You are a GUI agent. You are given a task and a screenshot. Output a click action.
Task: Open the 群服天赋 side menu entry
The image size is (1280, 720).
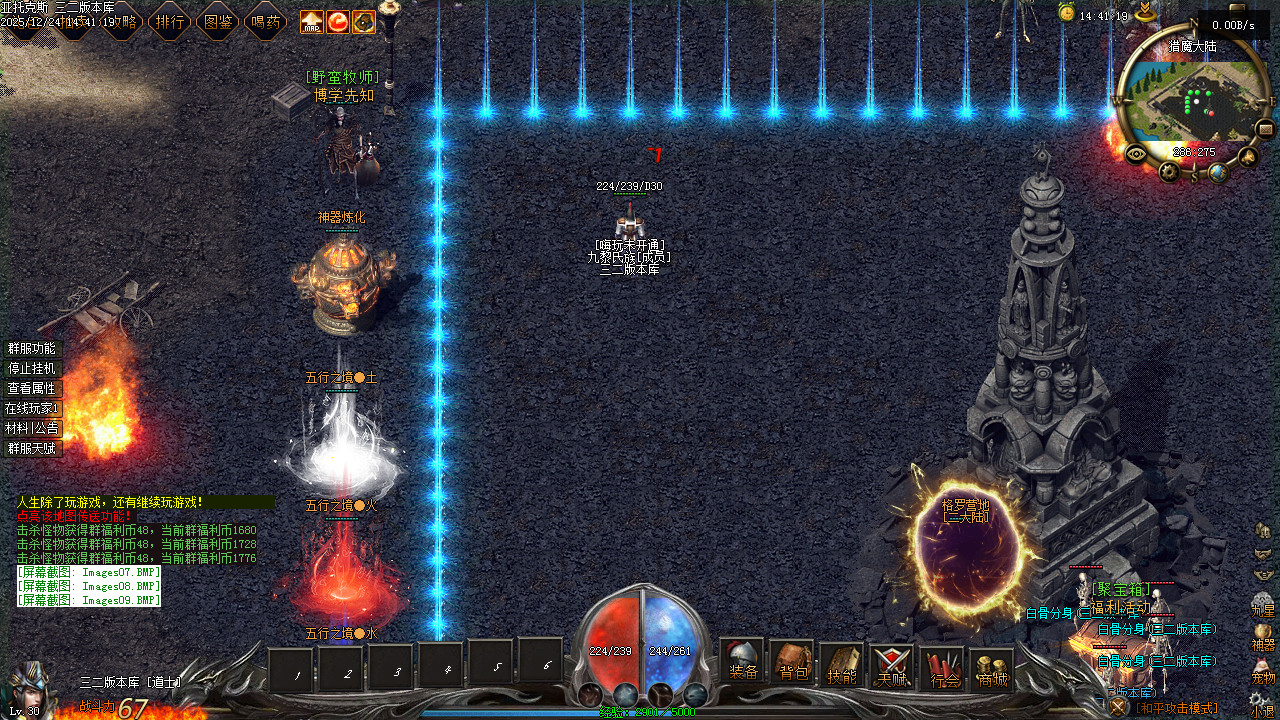point(32,449)
